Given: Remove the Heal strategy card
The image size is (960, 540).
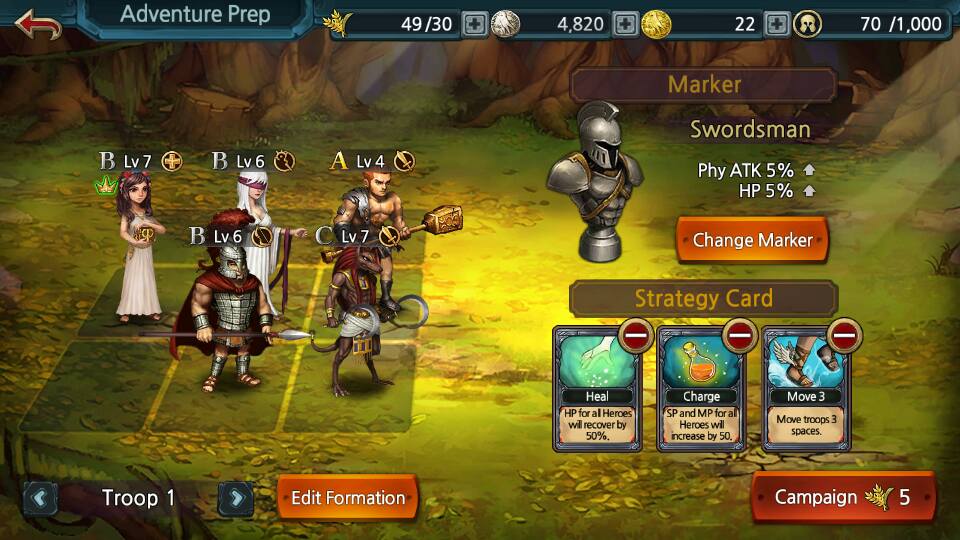Looking at the screenshot, I should 636,335.
